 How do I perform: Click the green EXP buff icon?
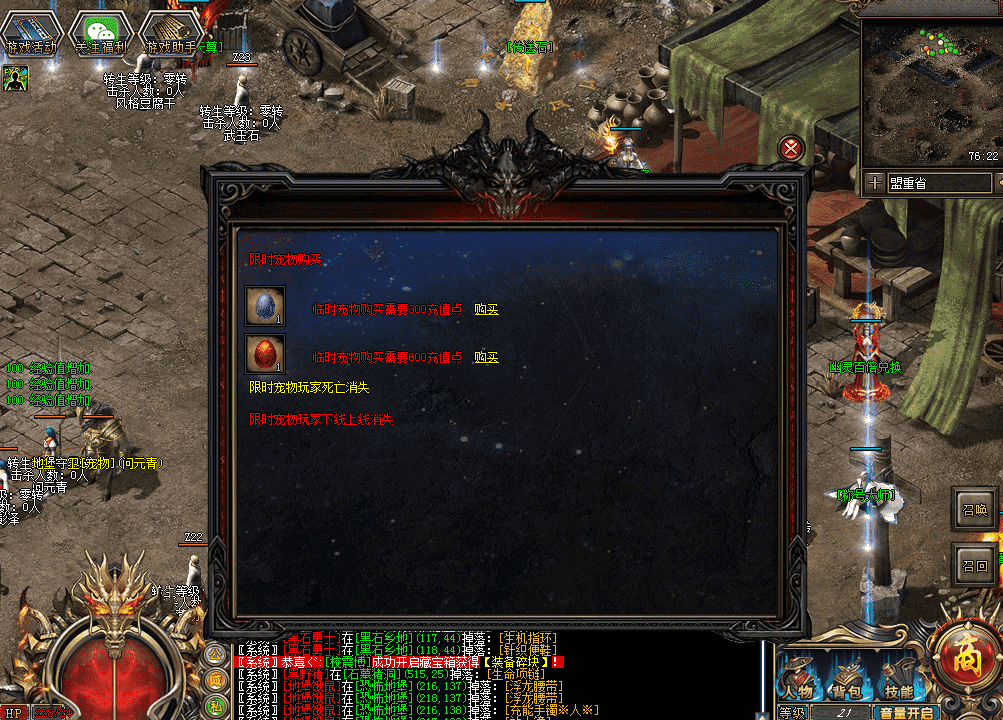pyautogui.click(x=15, y=77)
